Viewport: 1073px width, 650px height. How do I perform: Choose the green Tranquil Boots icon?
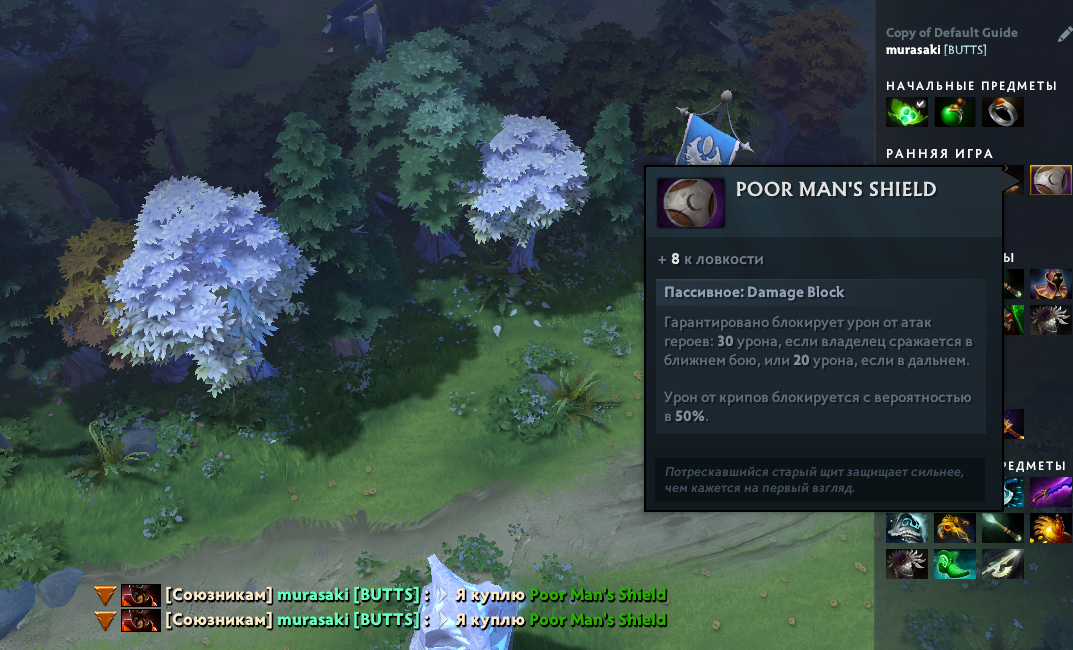pyautogui.click(x=954, y=564)
